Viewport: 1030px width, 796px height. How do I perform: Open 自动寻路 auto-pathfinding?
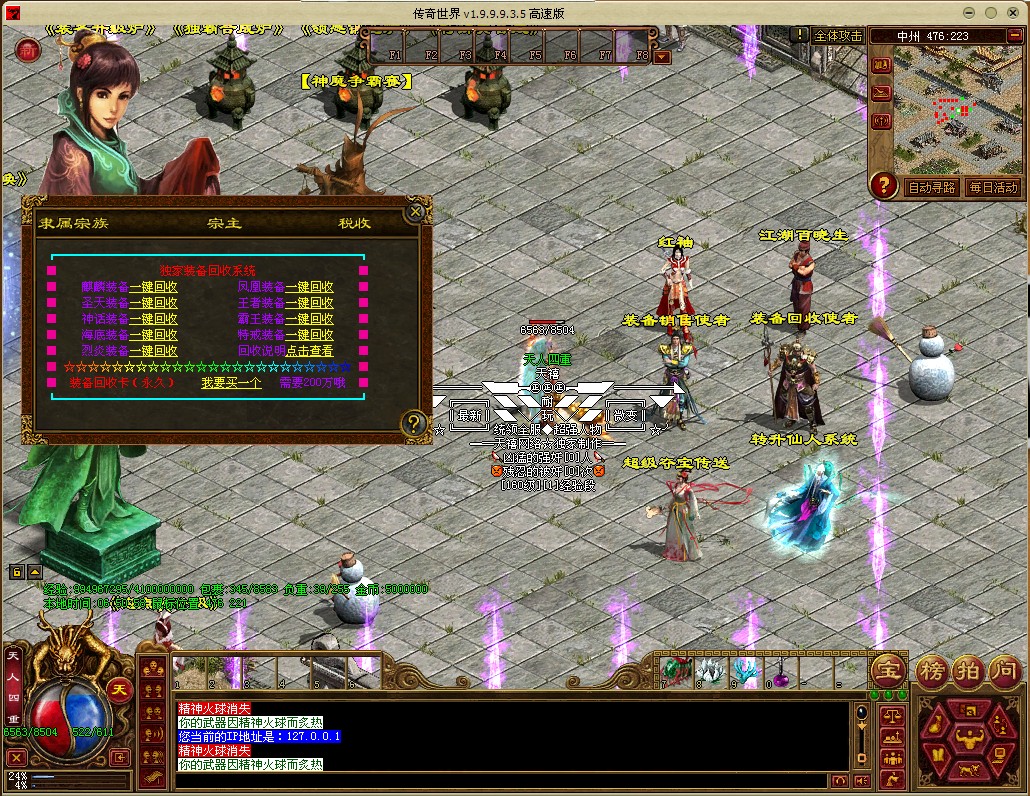[931, 187]
